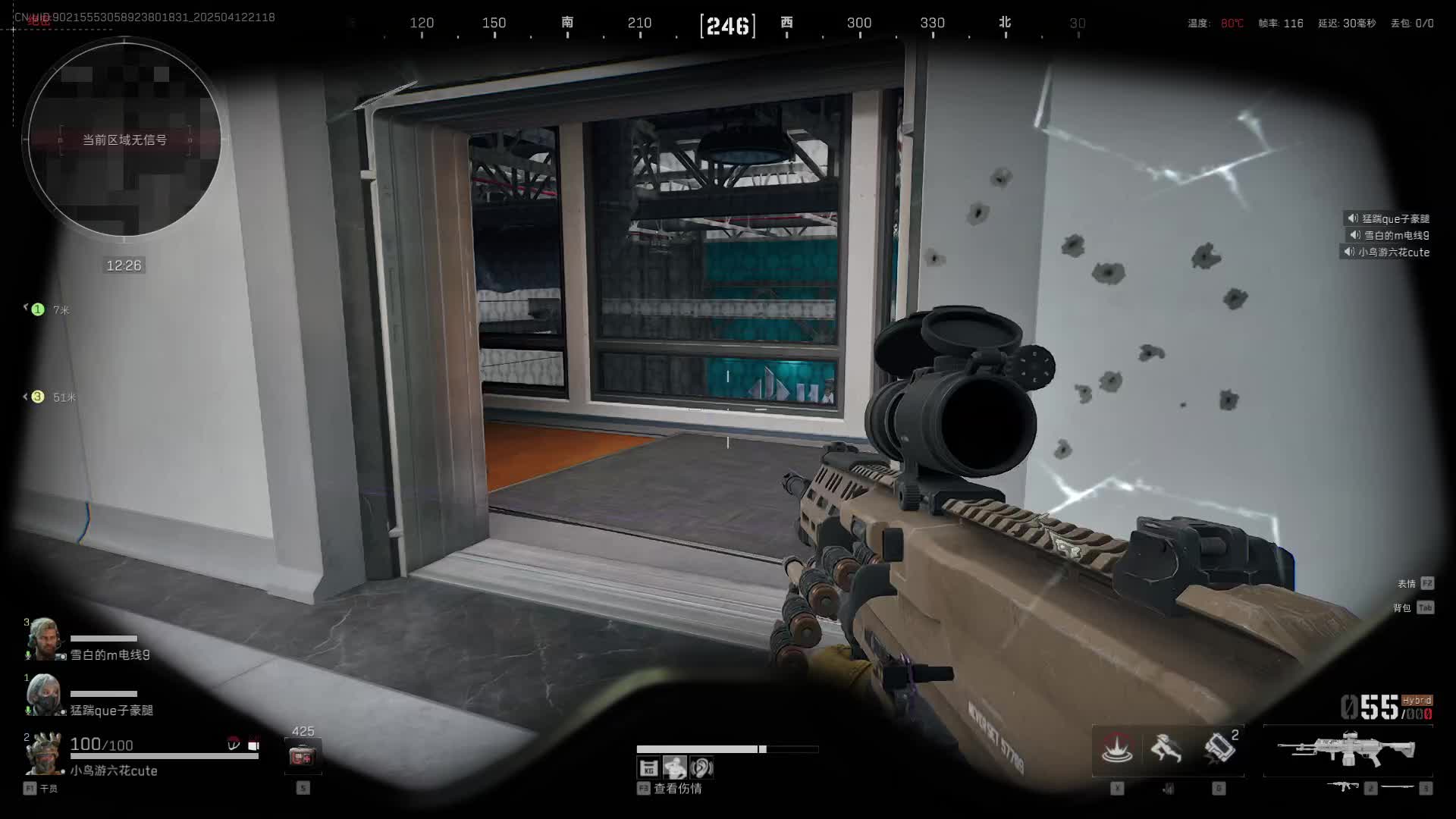Activate the ground shockwave ability icon
This screenshot has width=1456, height=819.
click(1117, 750)
